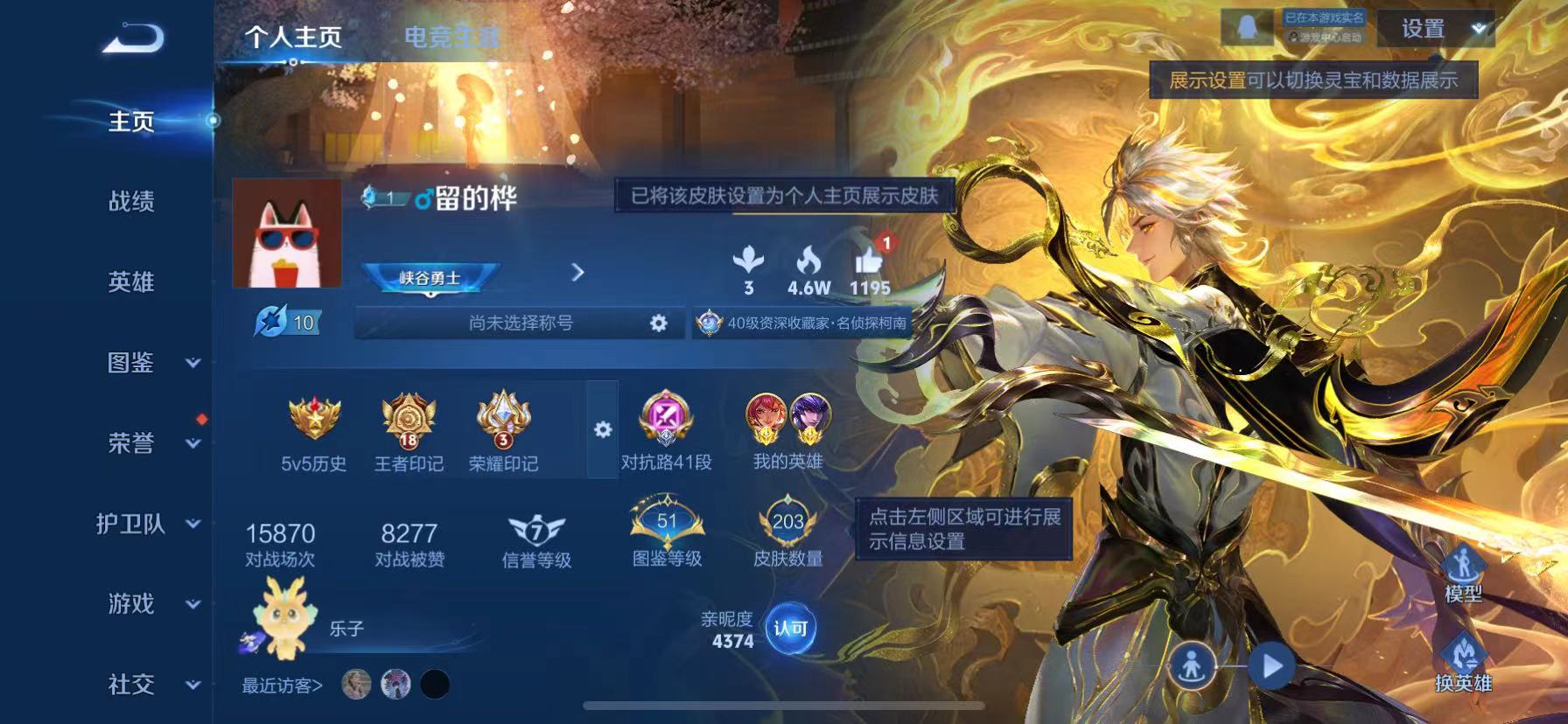This screenshot has height=724, width=1568.
Task: Click the notification bell icon top right
Action: (x=1248, y=26)
